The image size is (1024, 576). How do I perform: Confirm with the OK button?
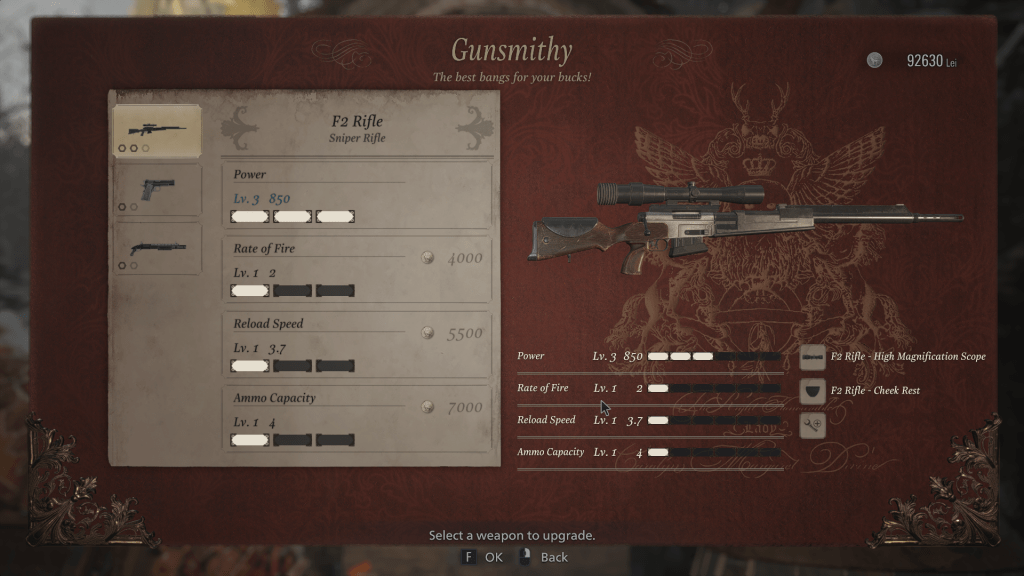tap(482, 557)
